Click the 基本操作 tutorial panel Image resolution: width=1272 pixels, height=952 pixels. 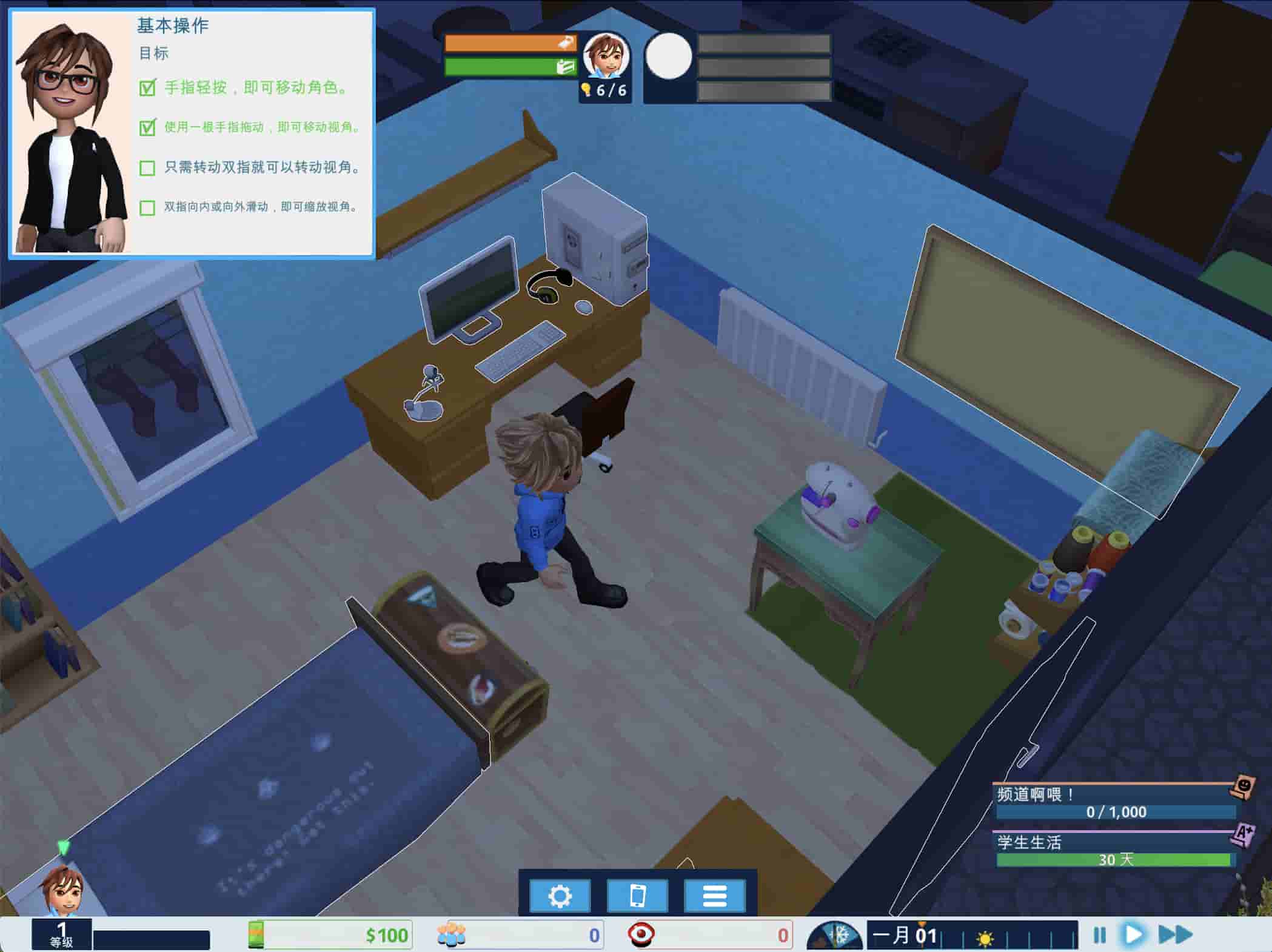[x=192, y=133]
